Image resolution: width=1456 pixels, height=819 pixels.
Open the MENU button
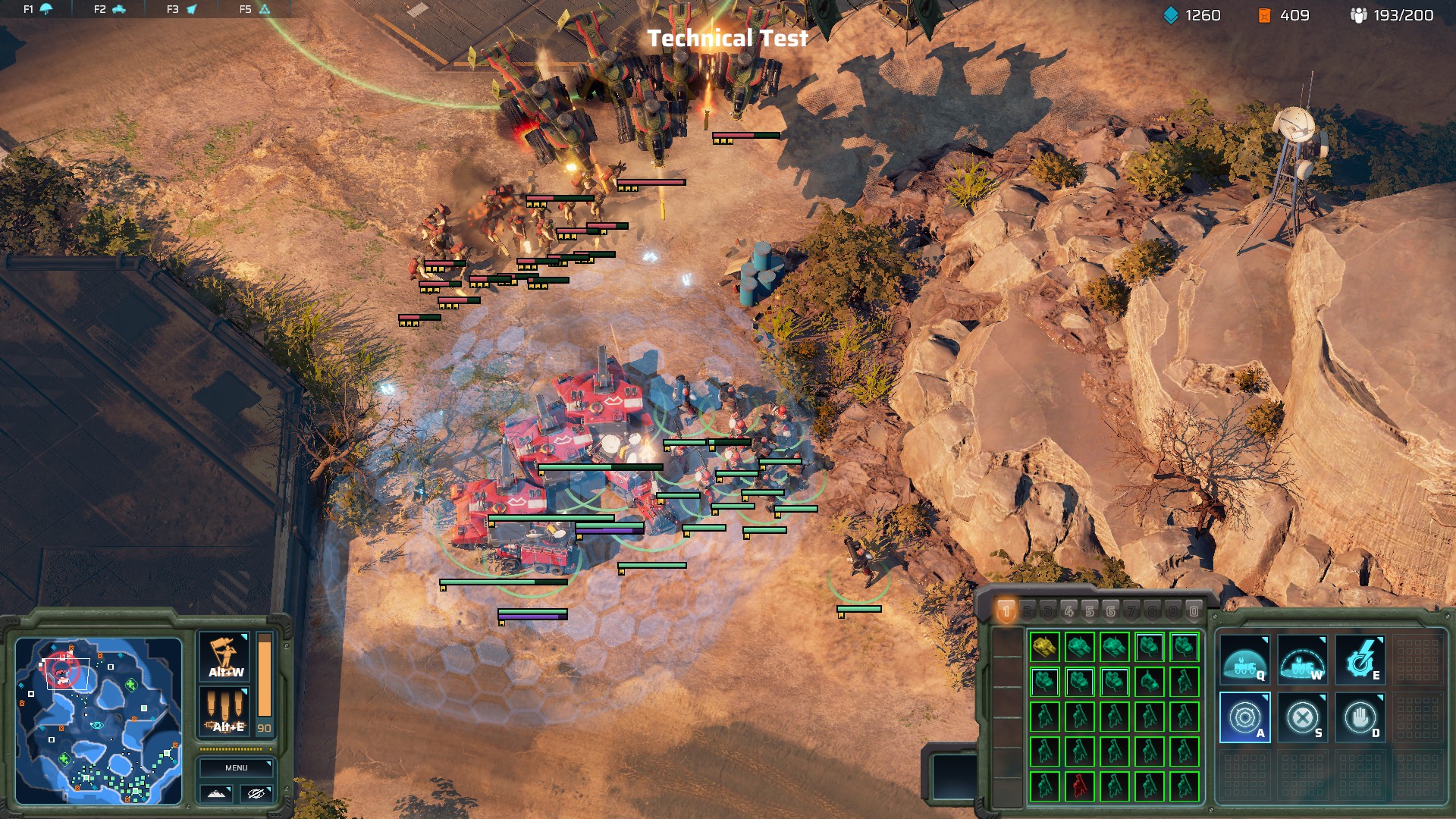(236, 767)
